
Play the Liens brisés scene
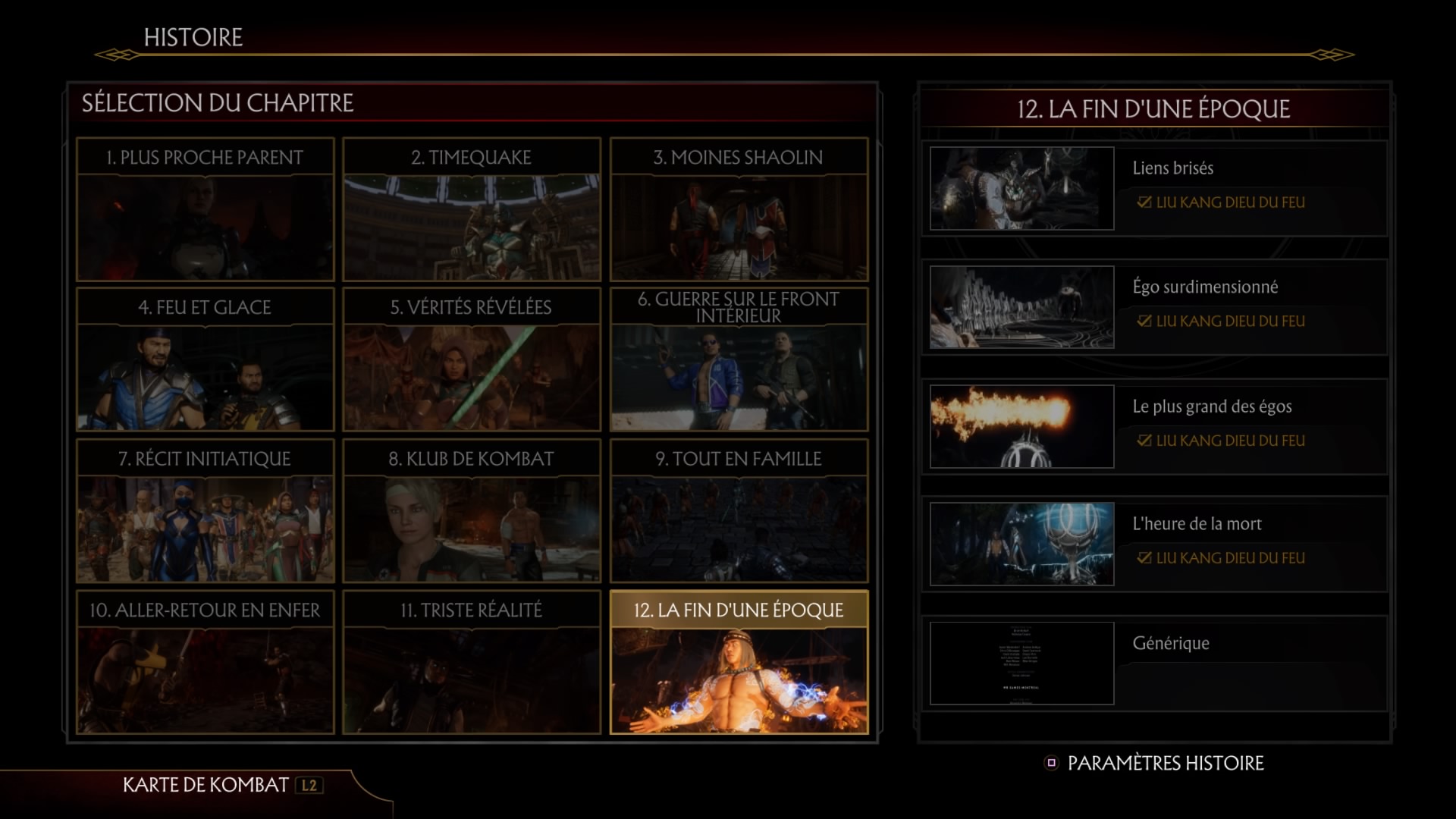(x=1154, y=188)
